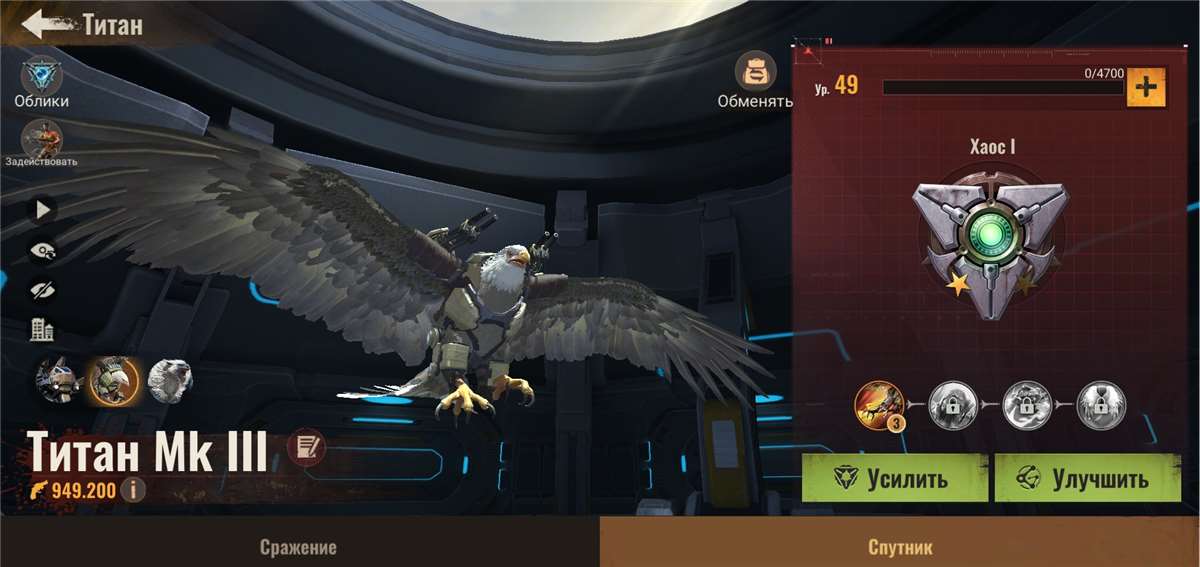Open the Облики skins menu

point(41,76)
